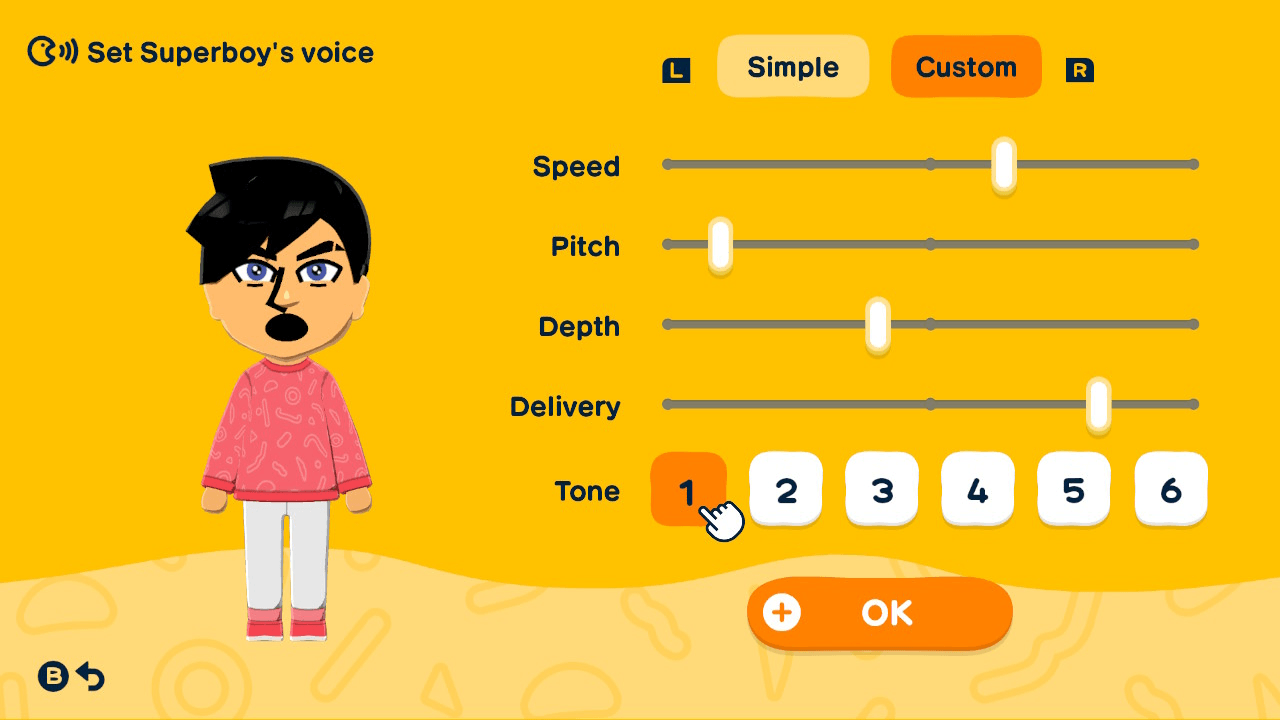The height and width of the screenshot is (720, 1280).
Task: Switch to the Custom voice tab
Action: (x=966, y=66)
